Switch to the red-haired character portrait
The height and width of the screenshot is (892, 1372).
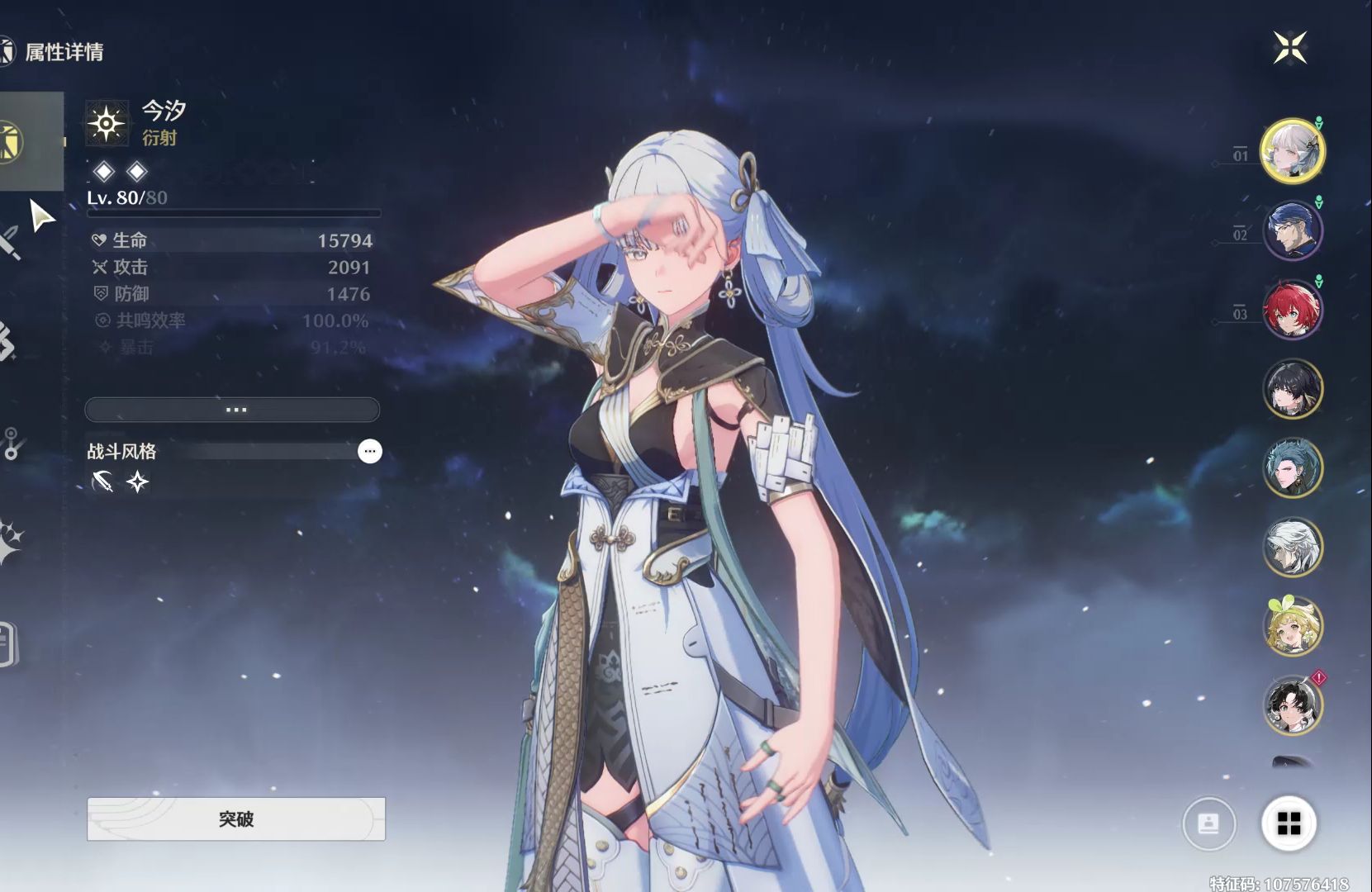point(1292,309)
